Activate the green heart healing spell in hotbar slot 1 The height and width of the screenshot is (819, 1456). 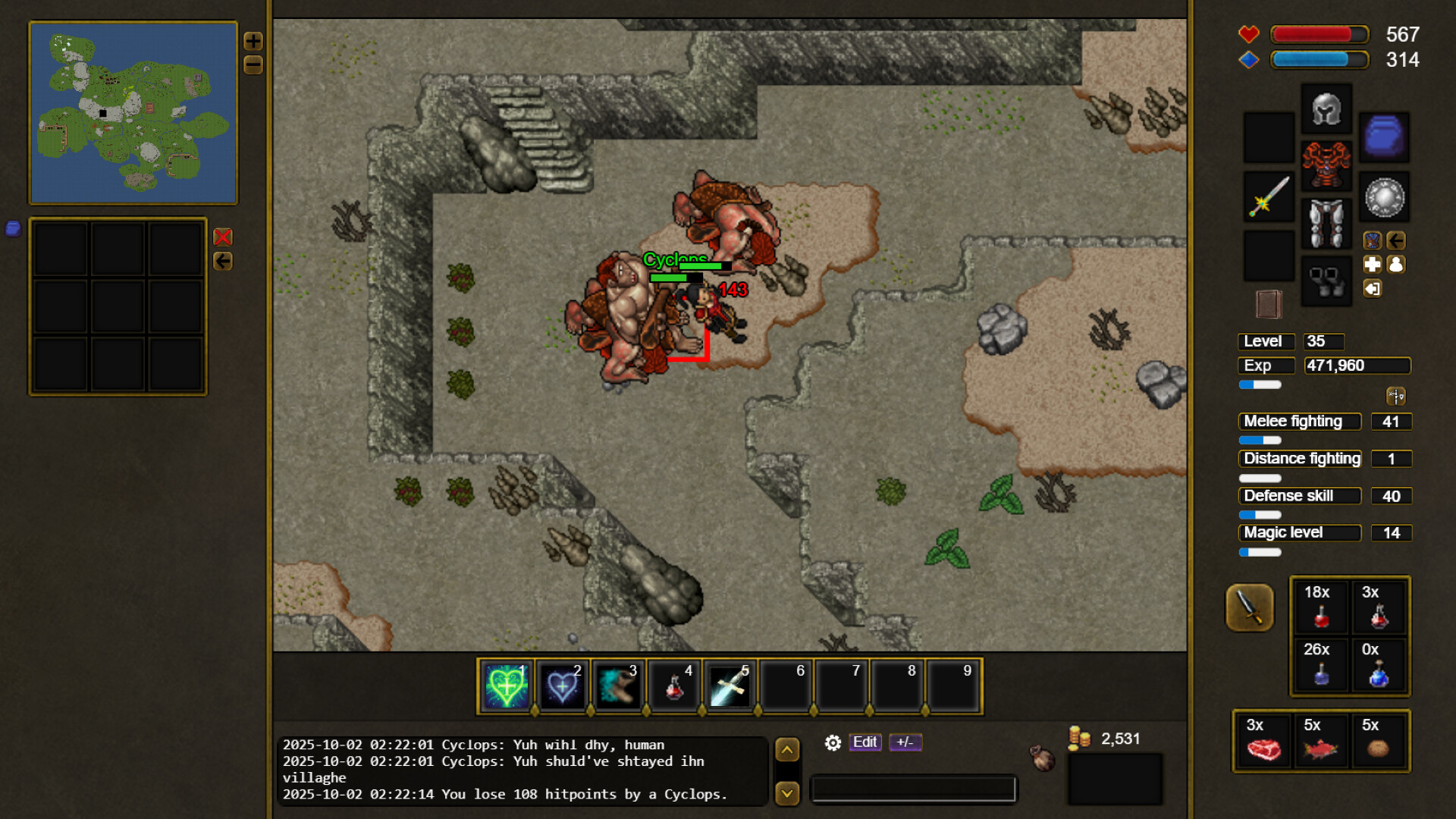pyautogui.click(x=506, y=686)
